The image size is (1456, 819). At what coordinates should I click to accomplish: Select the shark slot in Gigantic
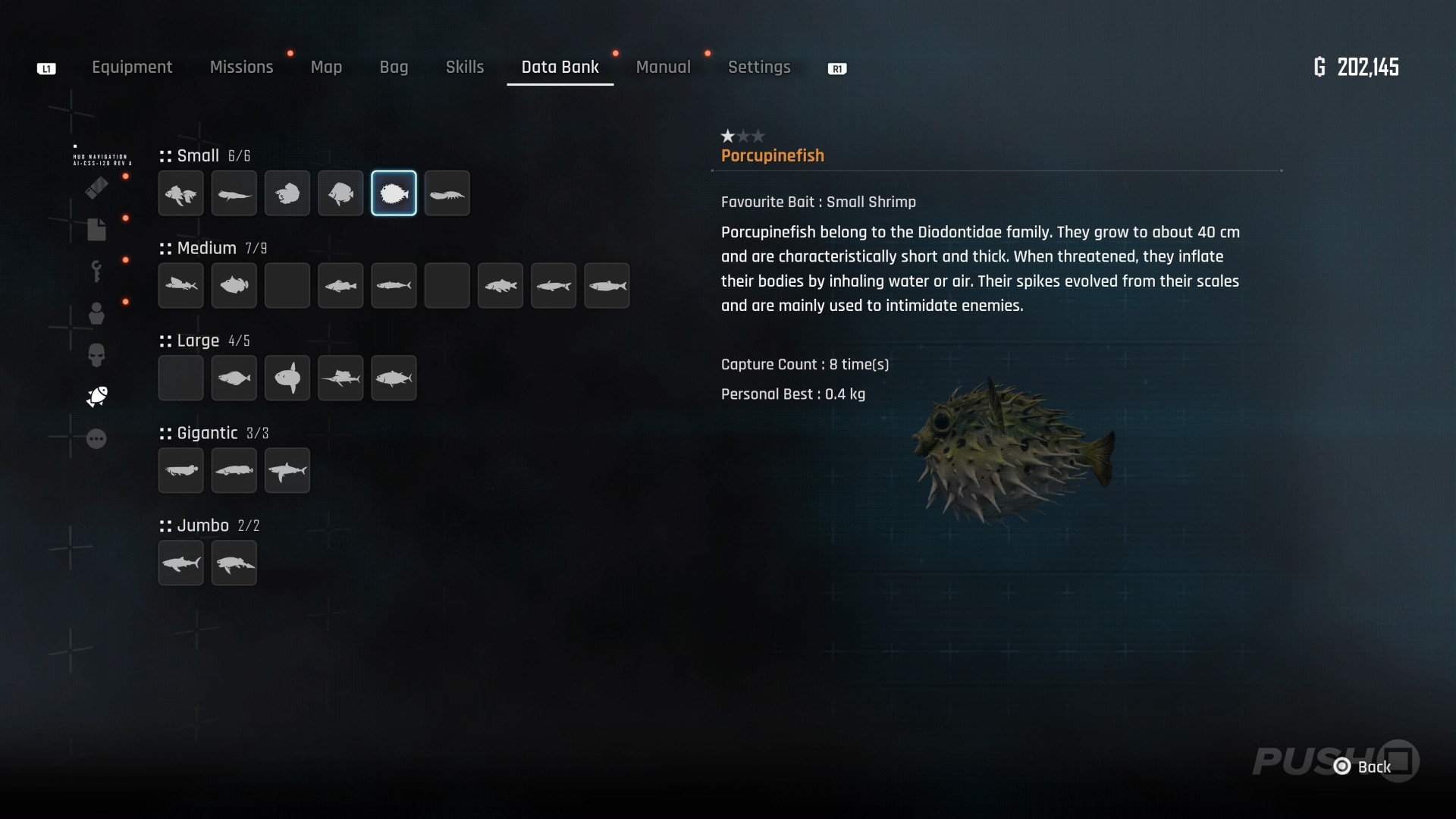(x=287, y=471)
